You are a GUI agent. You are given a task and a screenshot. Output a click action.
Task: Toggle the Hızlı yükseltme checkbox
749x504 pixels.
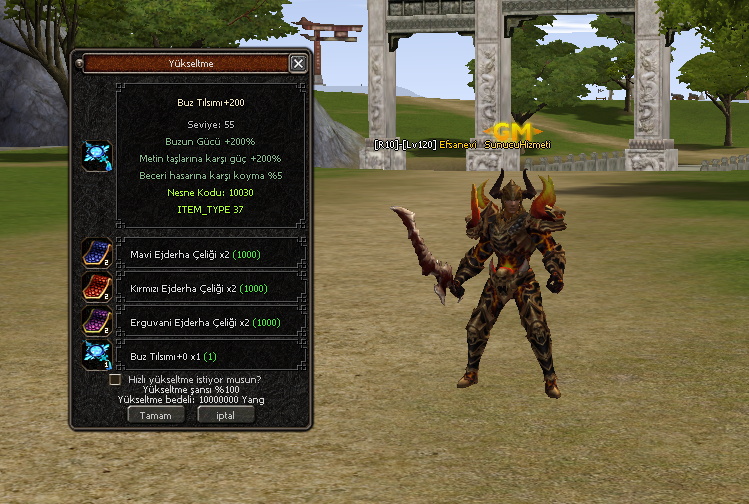point(115,380)
